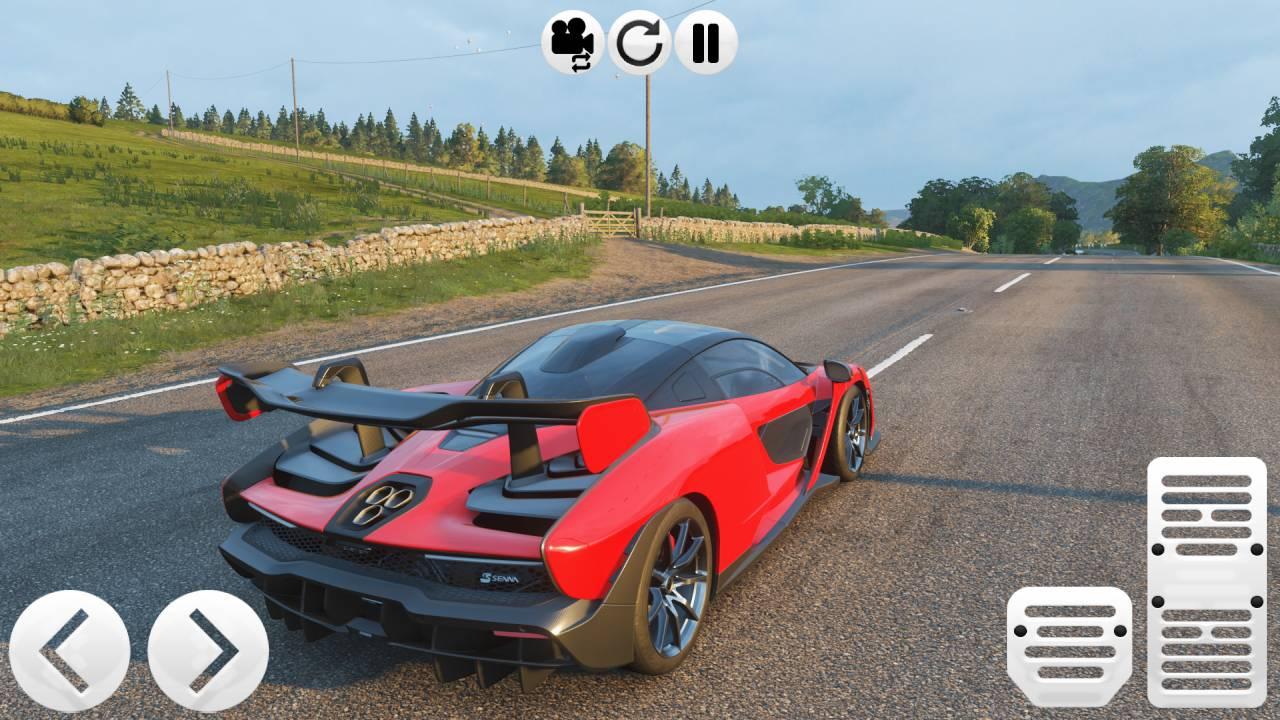Steer left with the left arrow
Screen dimensions: 1280x720
[x=69, y=651]
